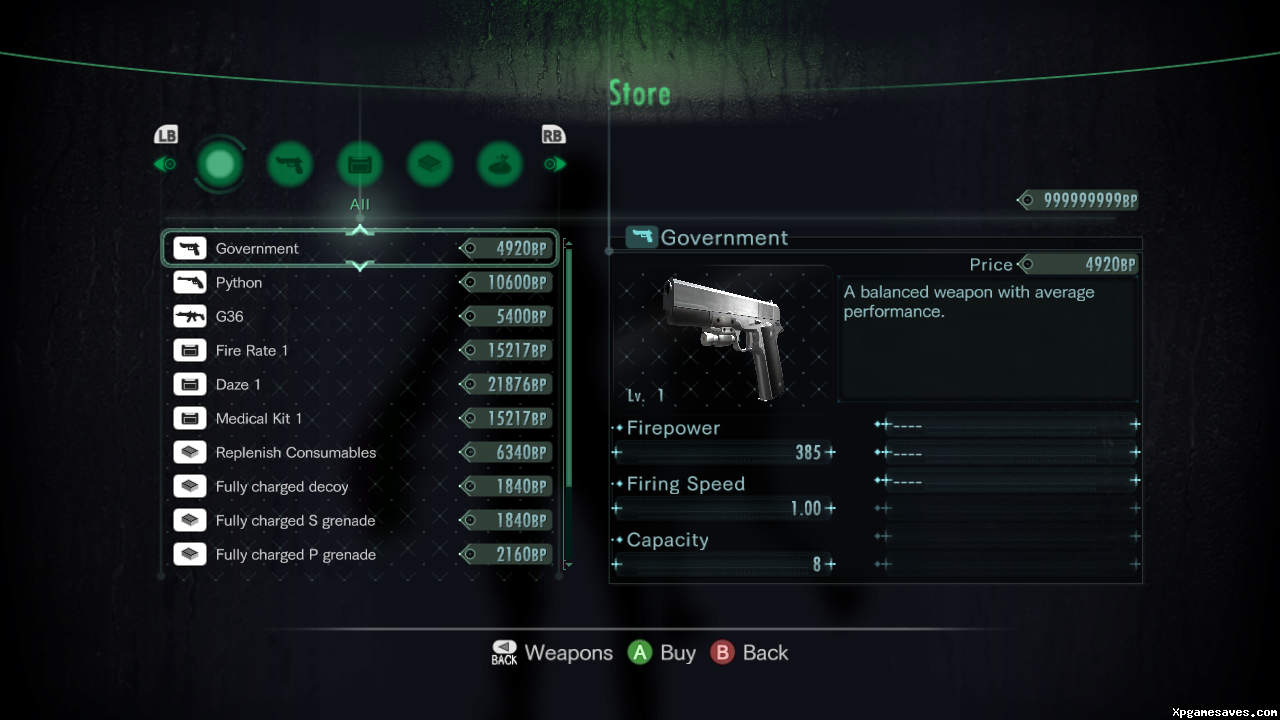Click the Government pistol preview image
This screenshot has height=720, width=1280.
[722, 335]
